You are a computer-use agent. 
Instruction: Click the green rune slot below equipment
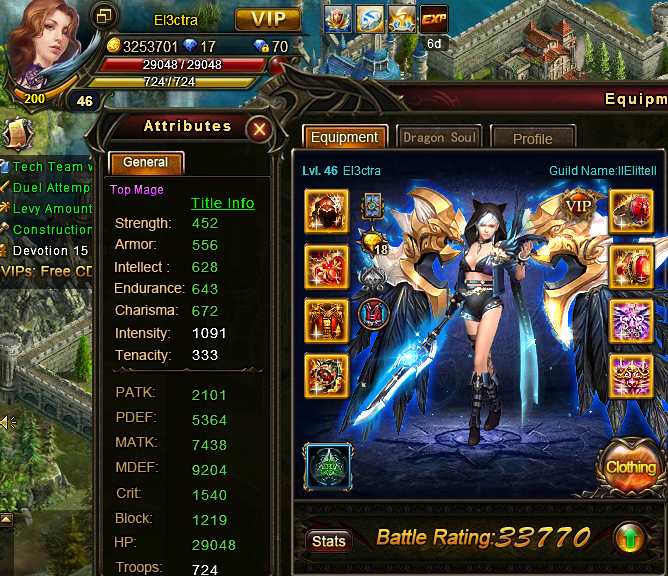coord(327,467)
